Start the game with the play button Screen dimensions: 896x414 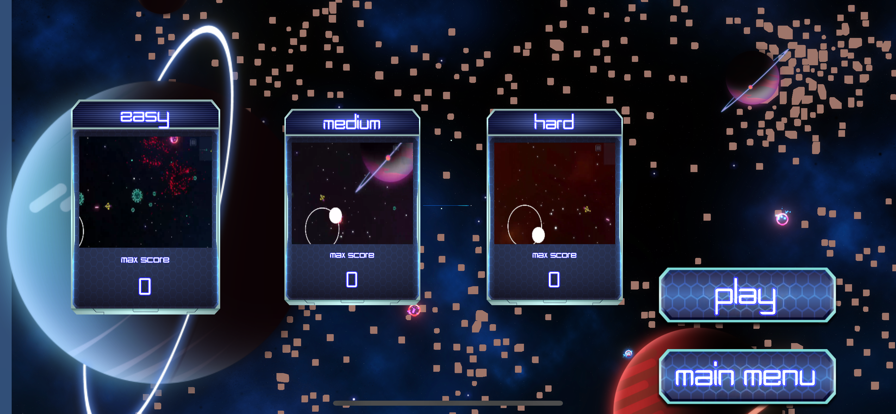pyautogui.click(x=747, y=295)
